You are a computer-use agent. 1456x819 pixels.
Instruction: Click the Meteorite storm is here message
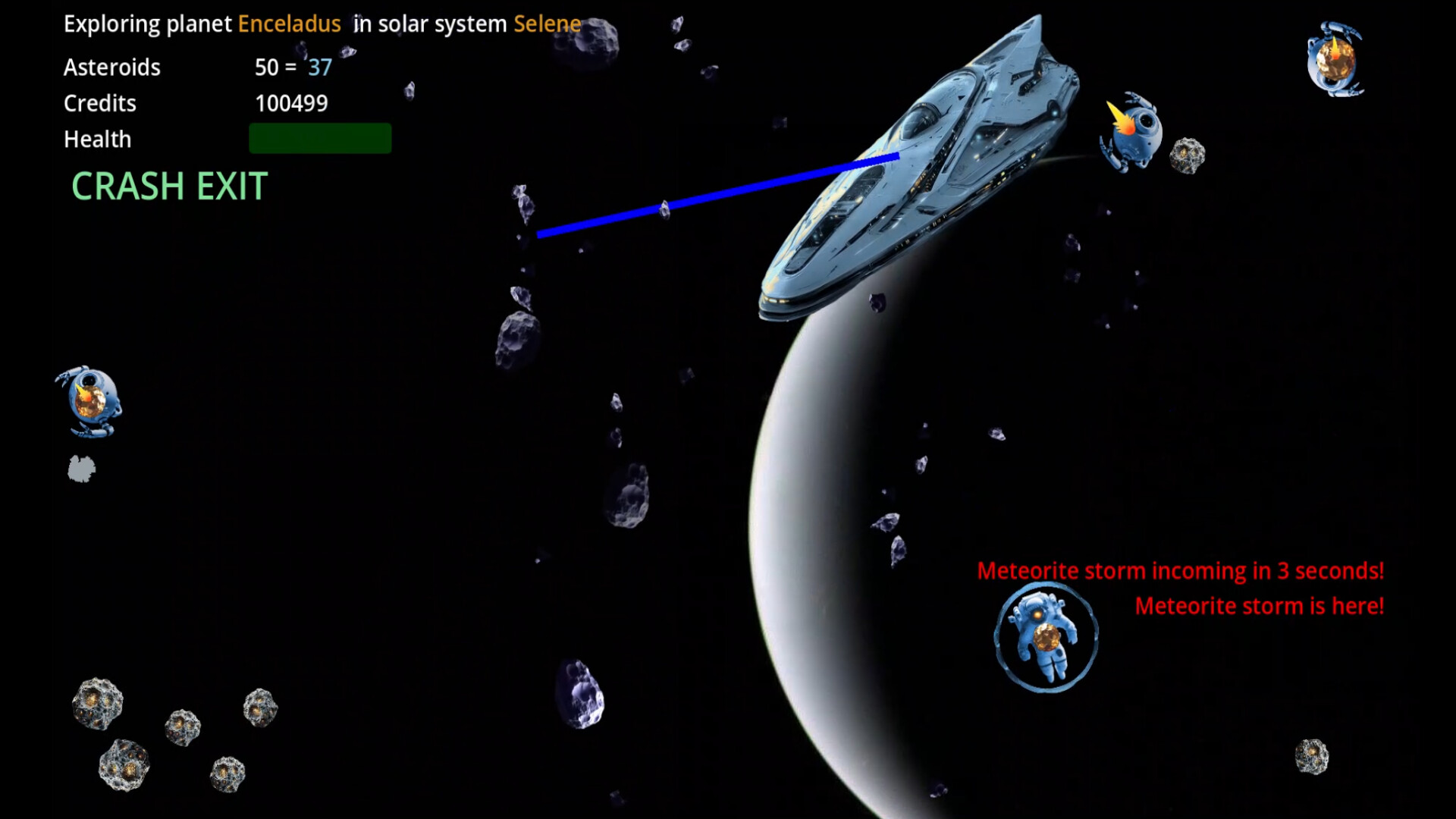click(1259, 605)
